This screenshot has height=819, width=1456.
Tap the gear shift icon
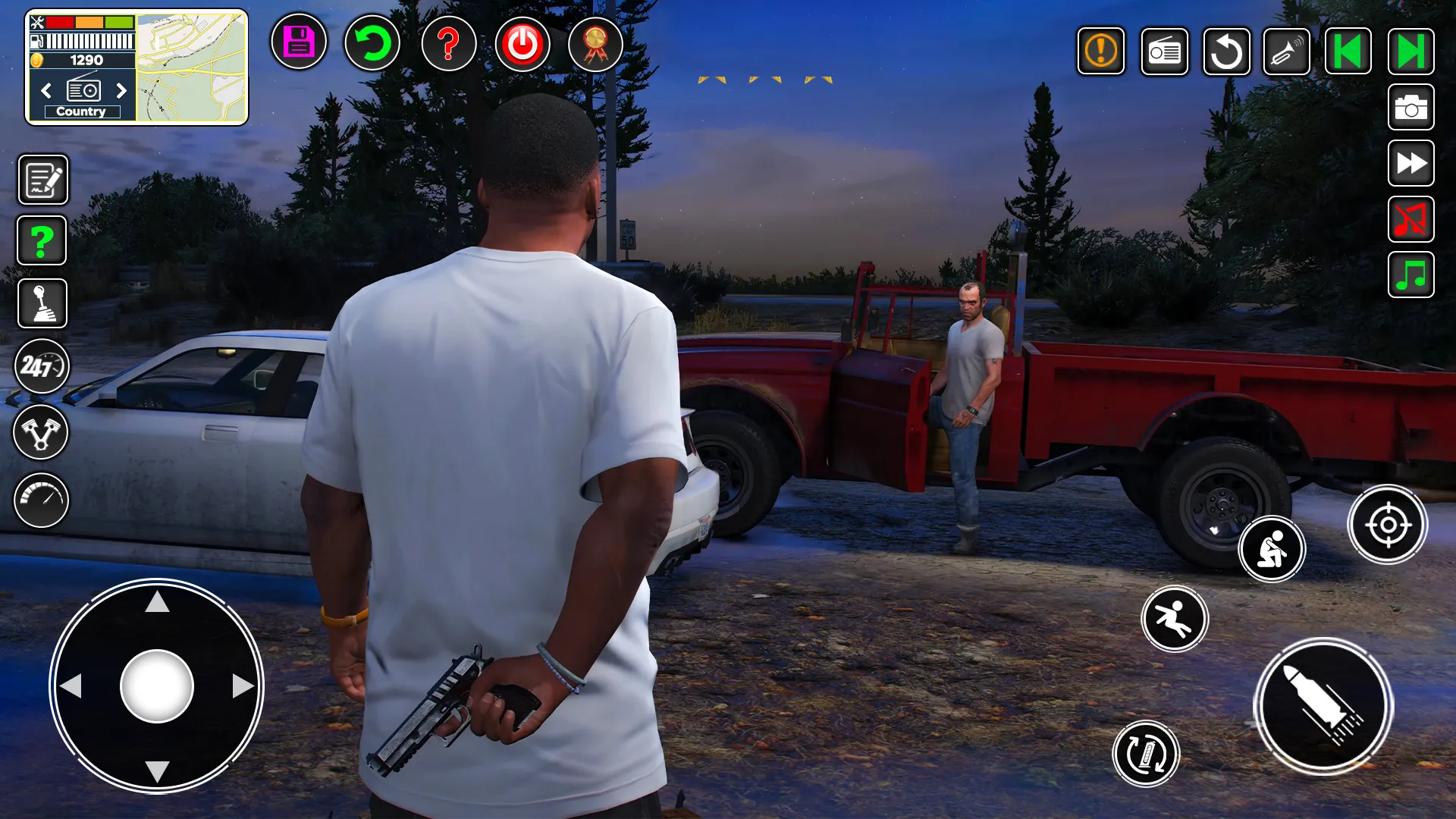[42, 303]
